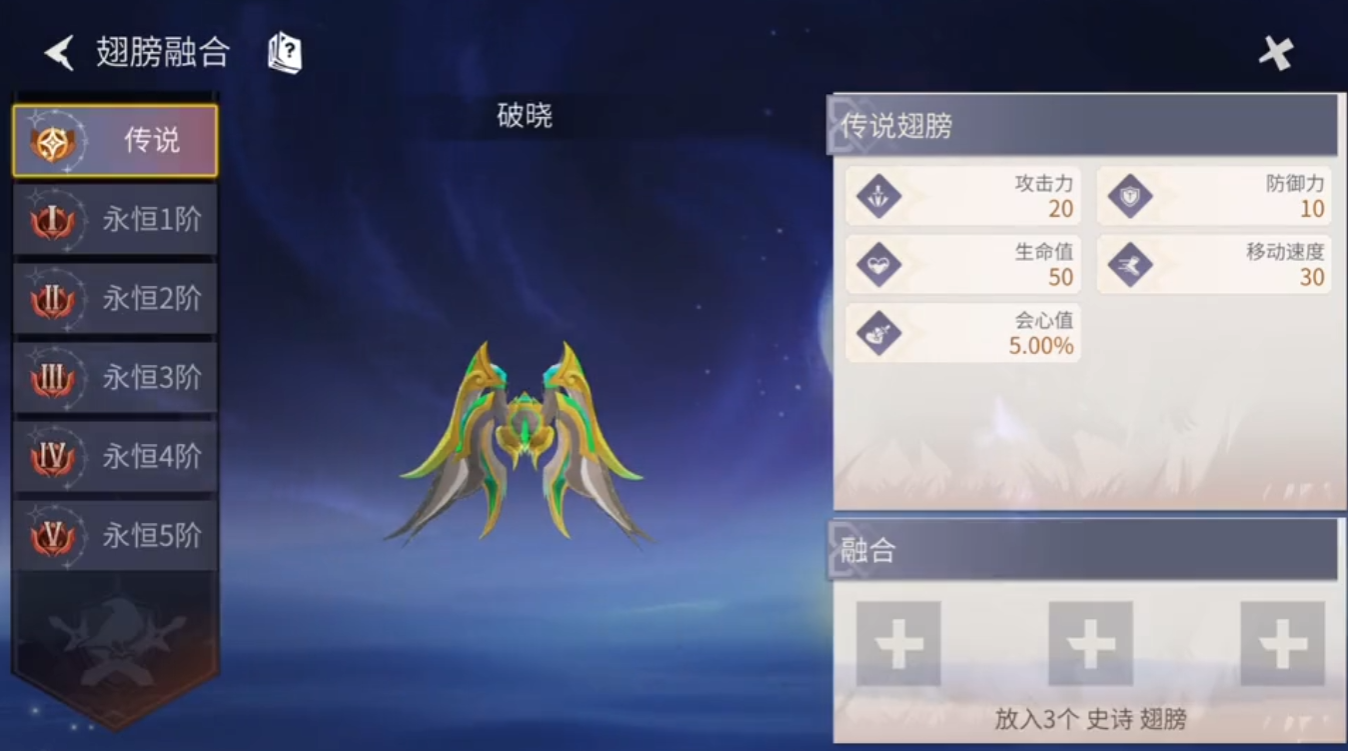Switch to the 永恒2阶 tier tab
This screenshot has width=1348, height=751.
tap(113, 299)
